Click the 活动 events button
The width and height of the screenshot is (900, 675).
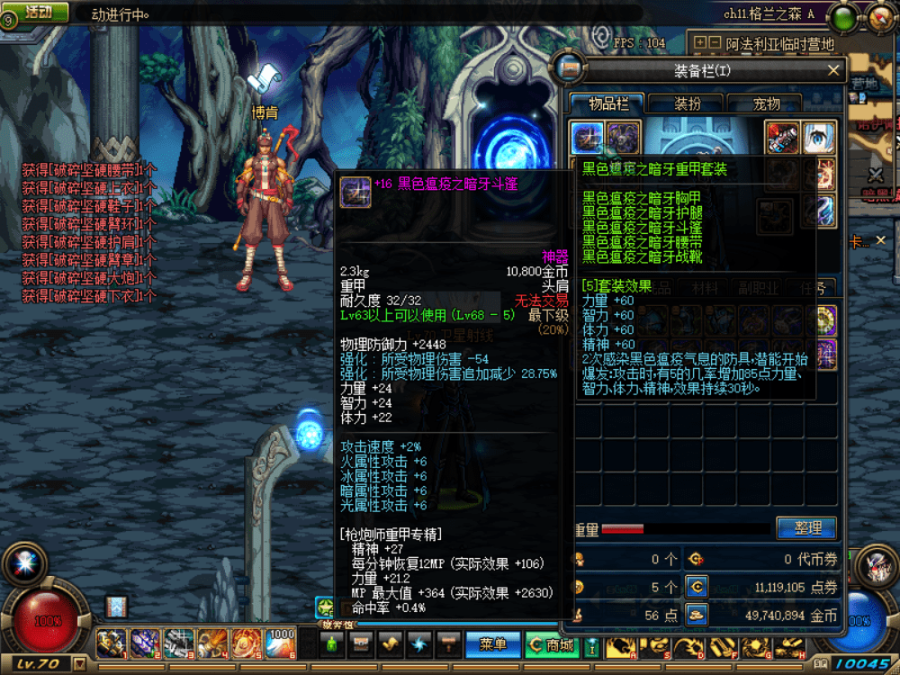tap(38, 12)
